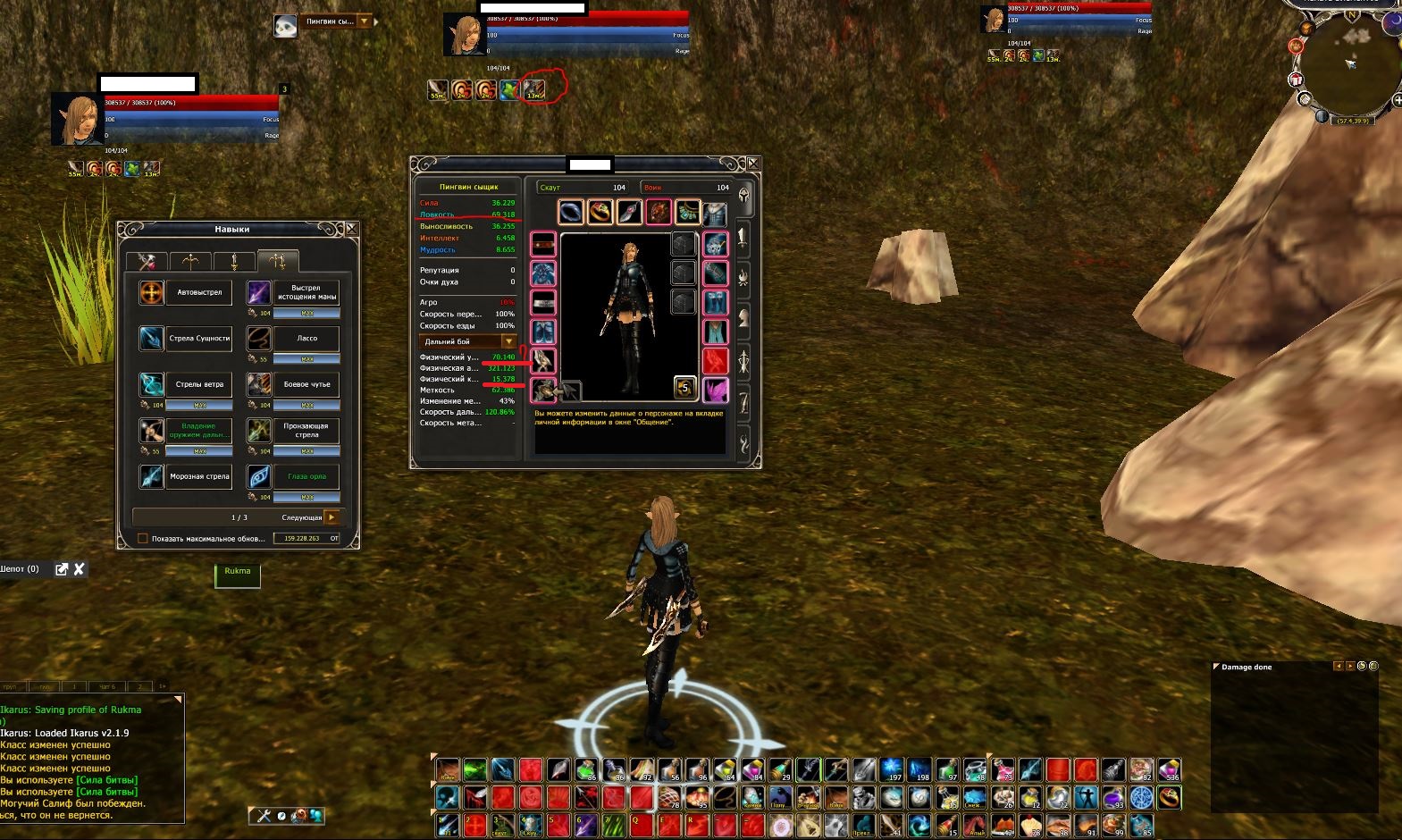Choose the Морозная стрела skill icon
This screenshot has width=1402, height=840.
click(x=152, y=476)
